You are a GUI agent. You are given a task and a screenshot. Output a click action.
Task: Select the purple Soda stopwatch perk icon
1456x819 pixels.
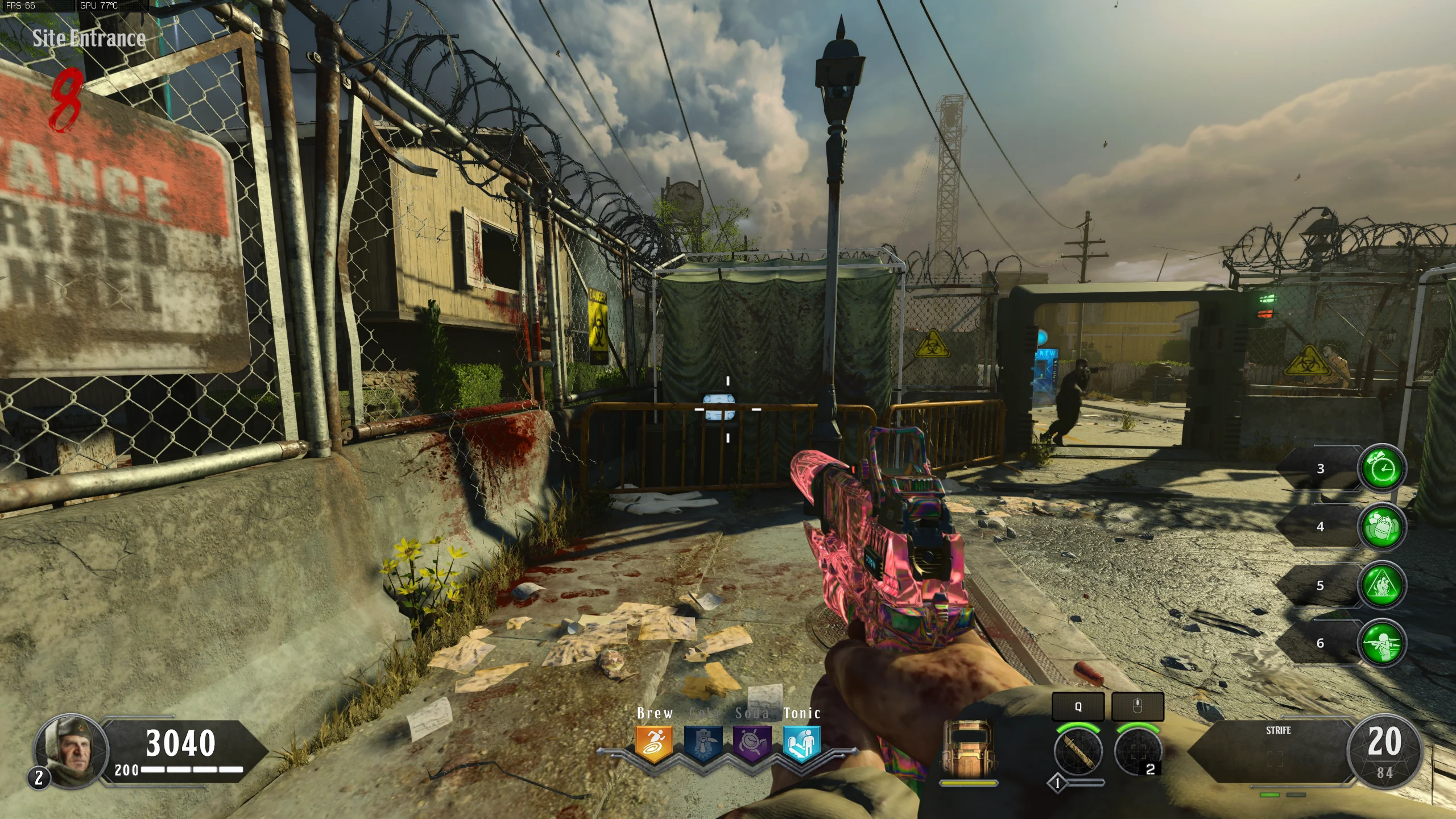pyautogui.click(x=752, y=743)
